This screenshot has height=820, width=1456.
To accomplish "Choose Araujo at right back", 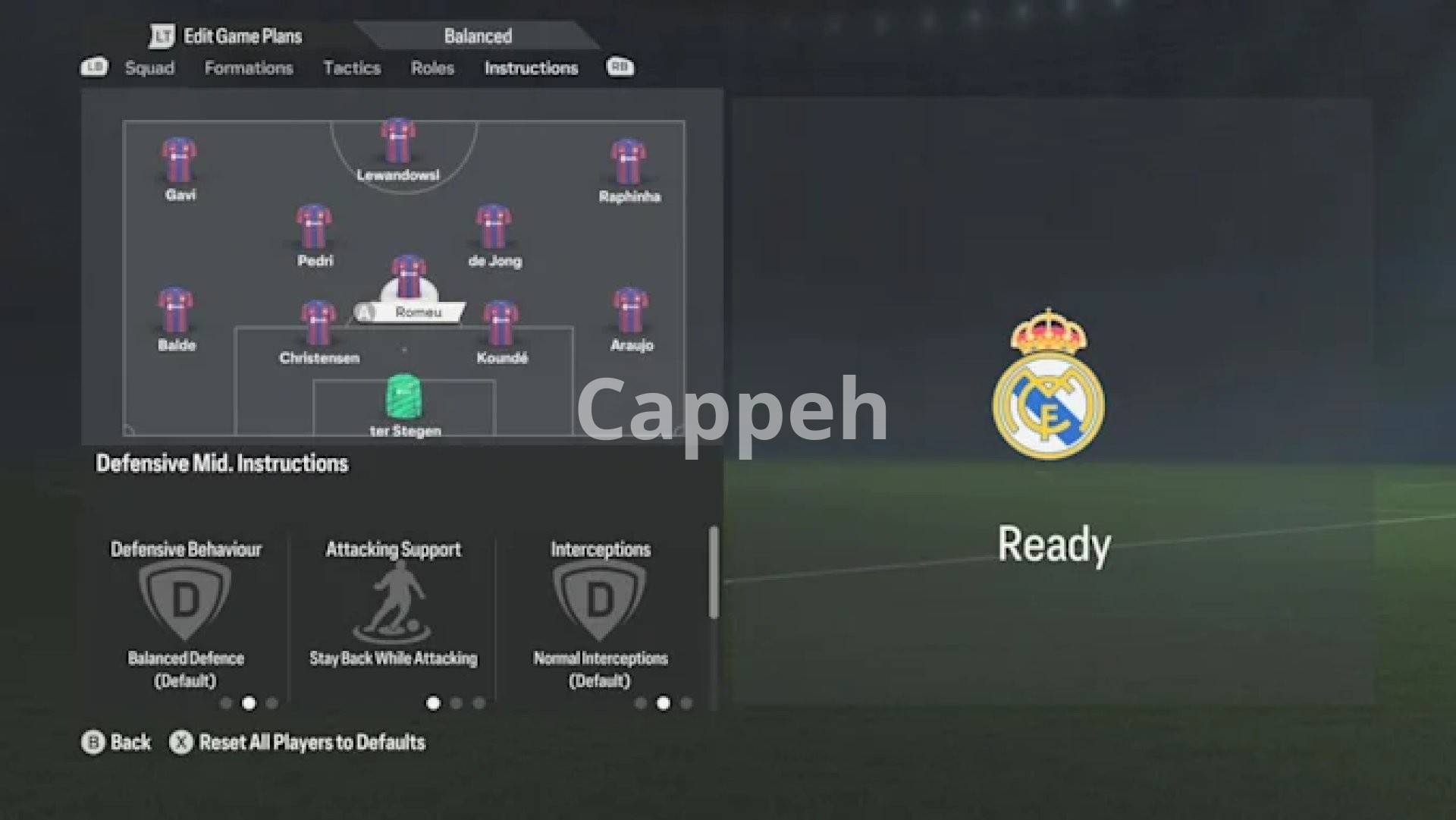I will click(631, 312).
